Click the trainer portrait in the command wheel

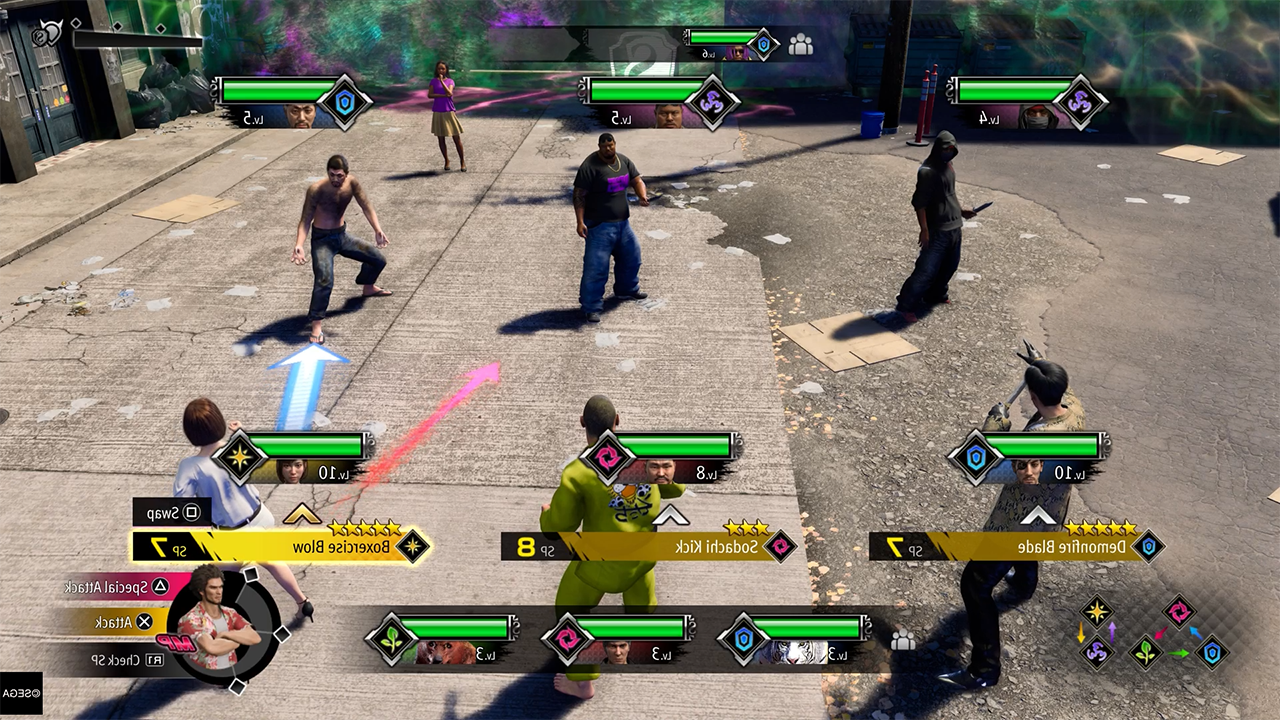pos(218,622)
